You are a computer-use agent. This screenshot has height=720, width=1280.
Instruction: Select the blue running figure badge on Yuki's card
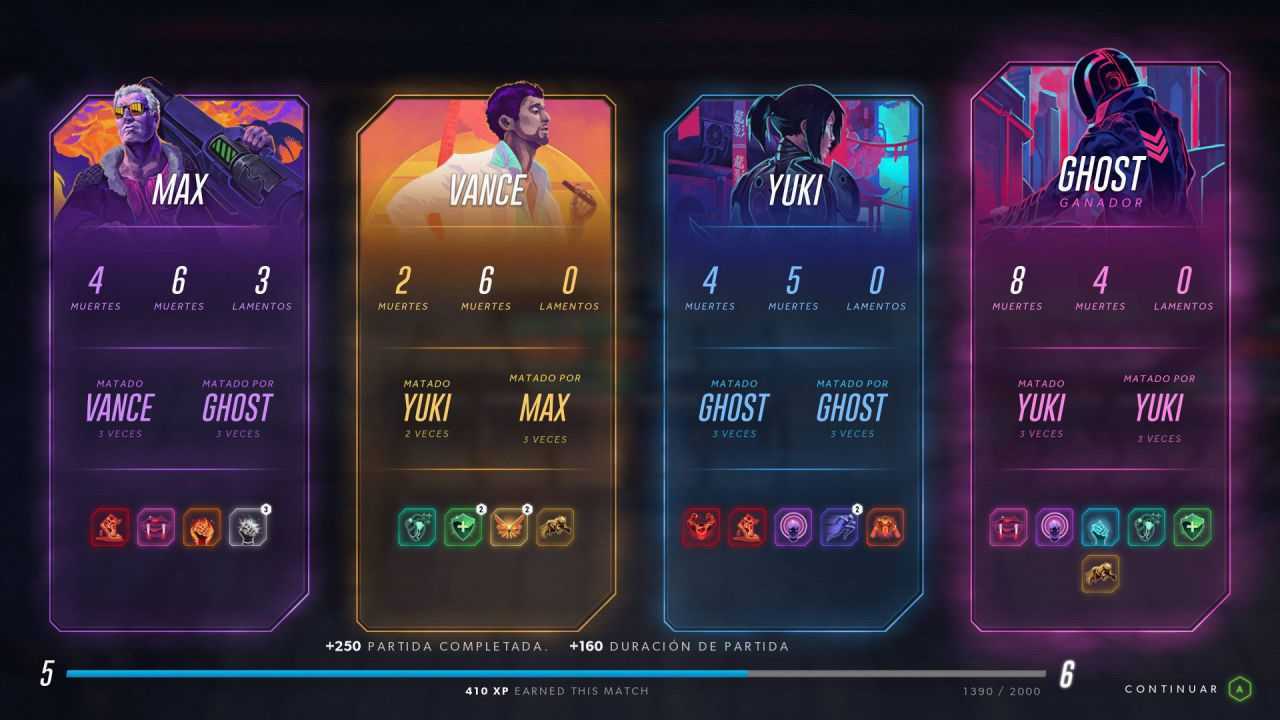(838, 527)
